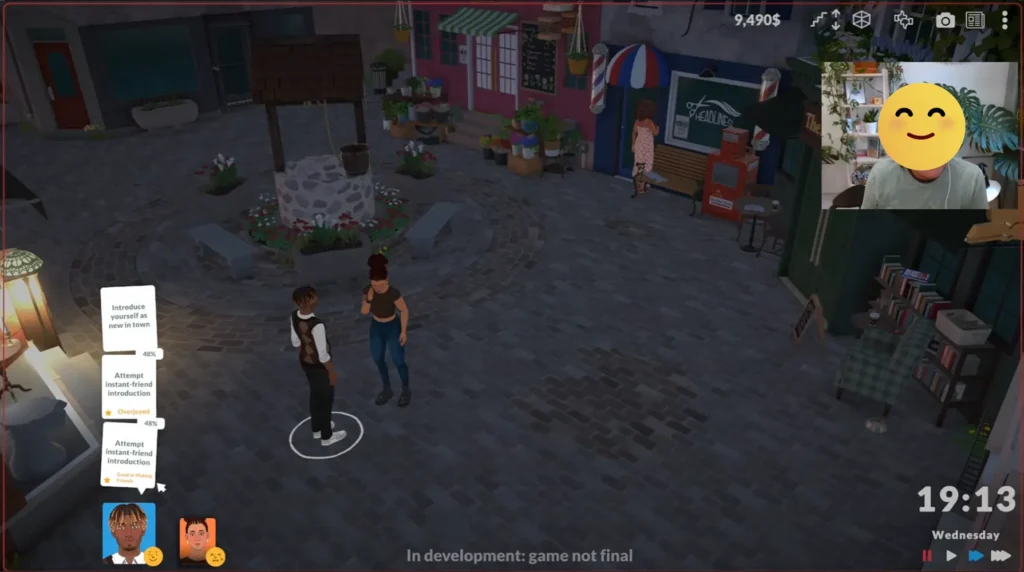Click the stairs floor-level icon
1024x572 pixels.
tap(826, 19)
